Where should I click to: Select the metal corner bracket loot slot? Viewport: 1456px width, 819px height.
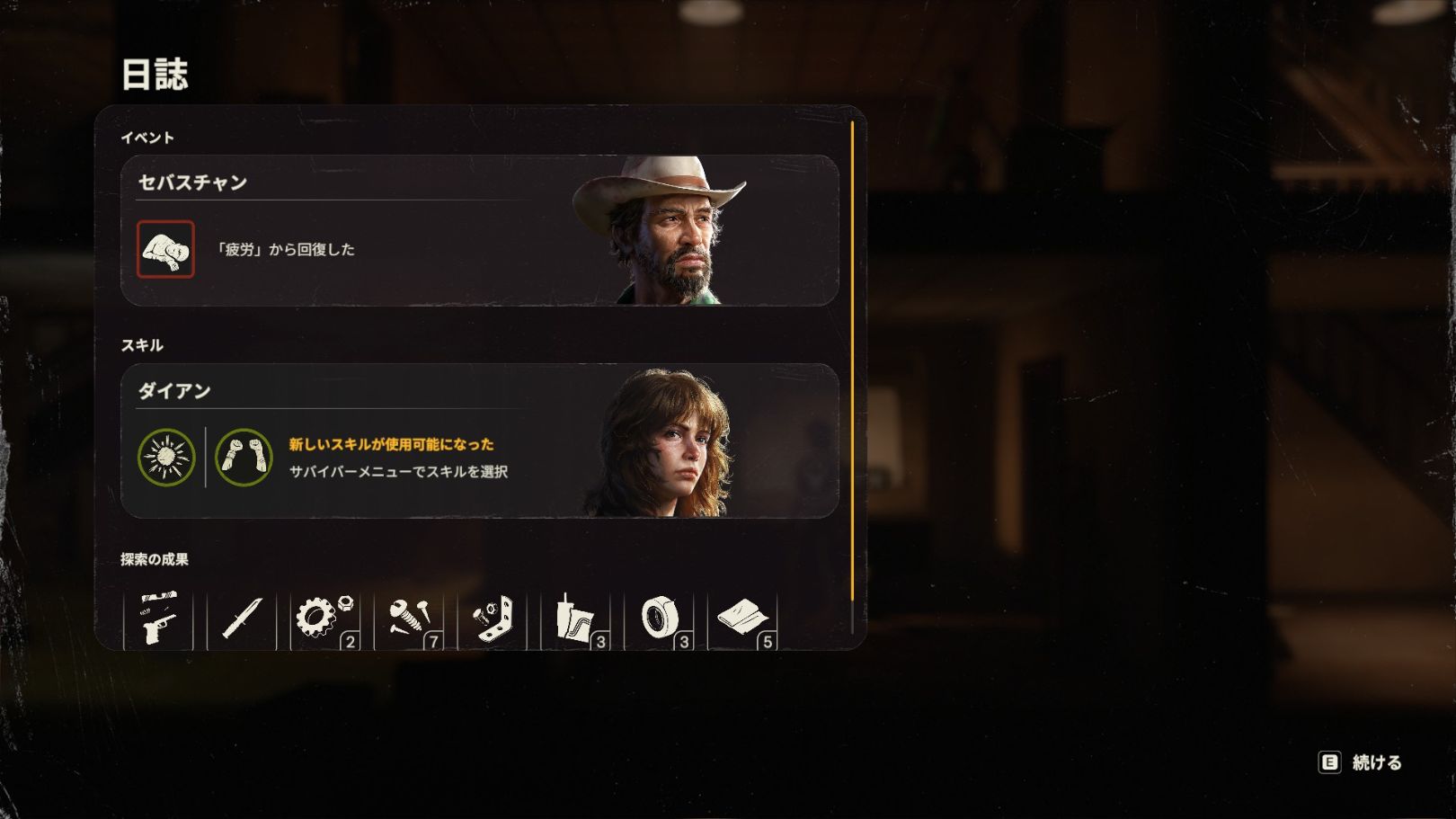pos(493,619)
